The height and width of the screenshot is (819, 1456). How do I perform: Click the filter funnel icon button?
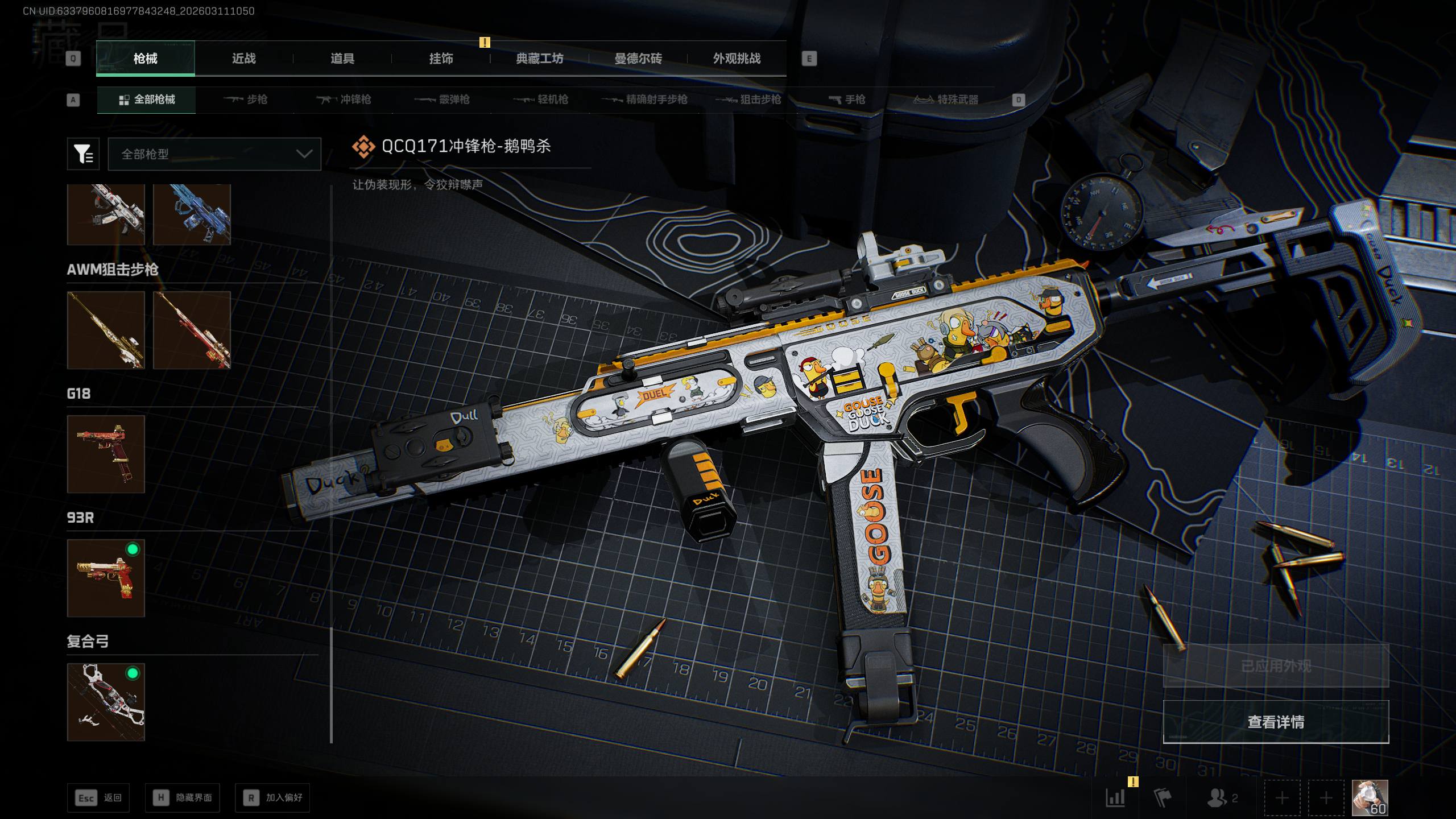click(83, 154)
